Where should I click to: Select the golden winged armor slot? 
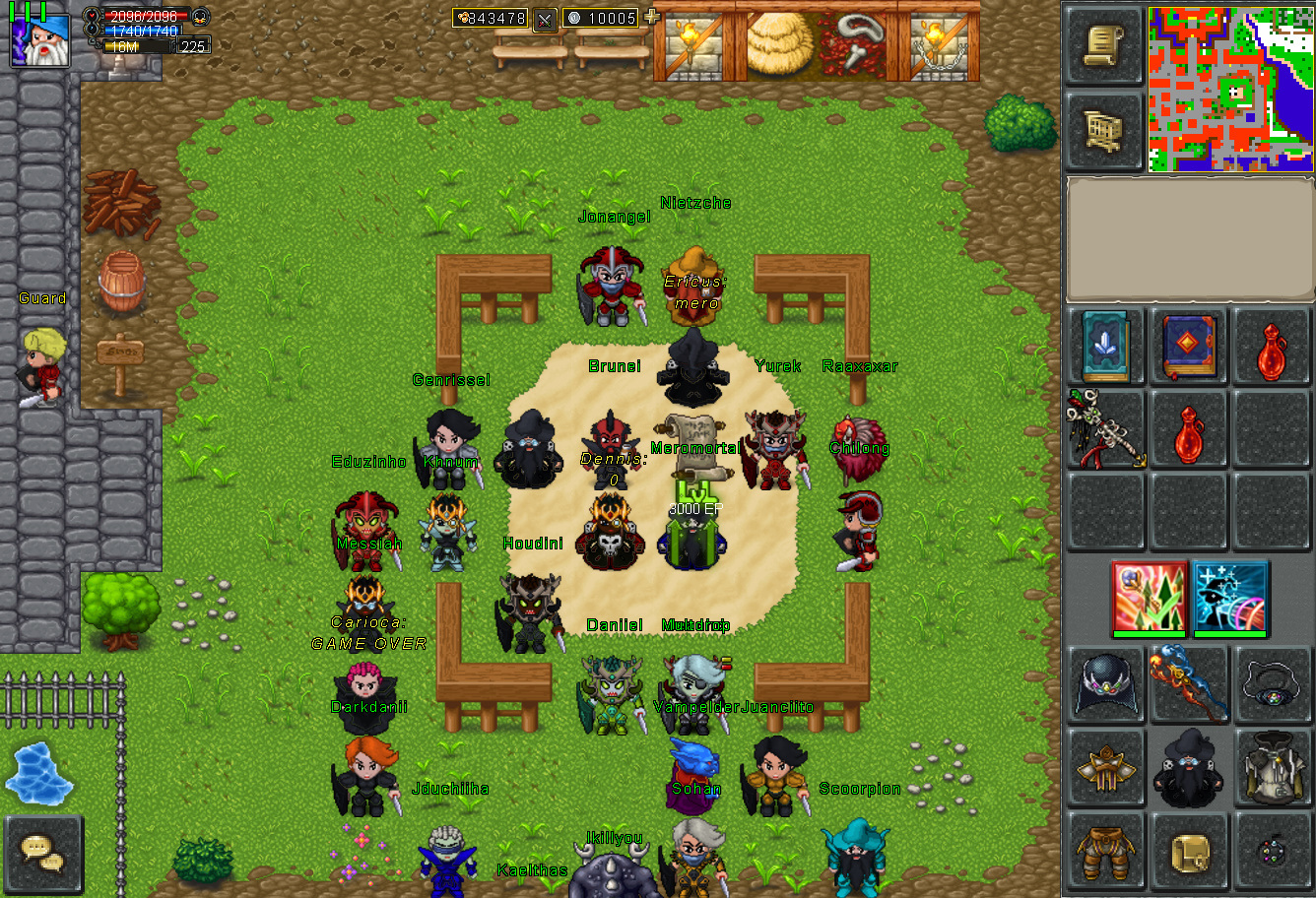pos(1105,766)
